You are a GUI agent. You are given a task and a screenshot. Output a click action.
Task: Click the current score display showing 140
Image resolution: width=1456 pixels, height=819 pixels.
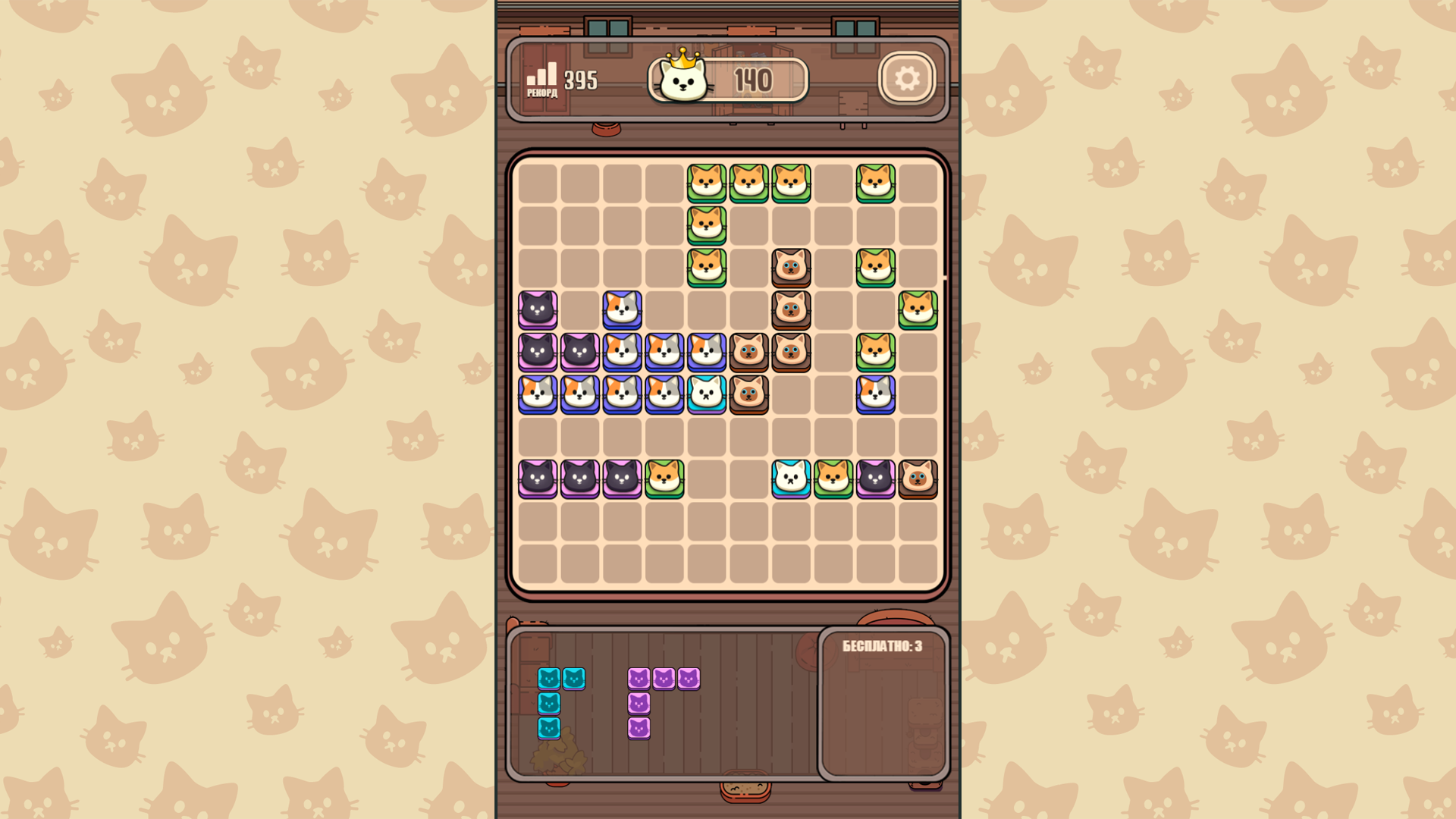tap(753, 78)
